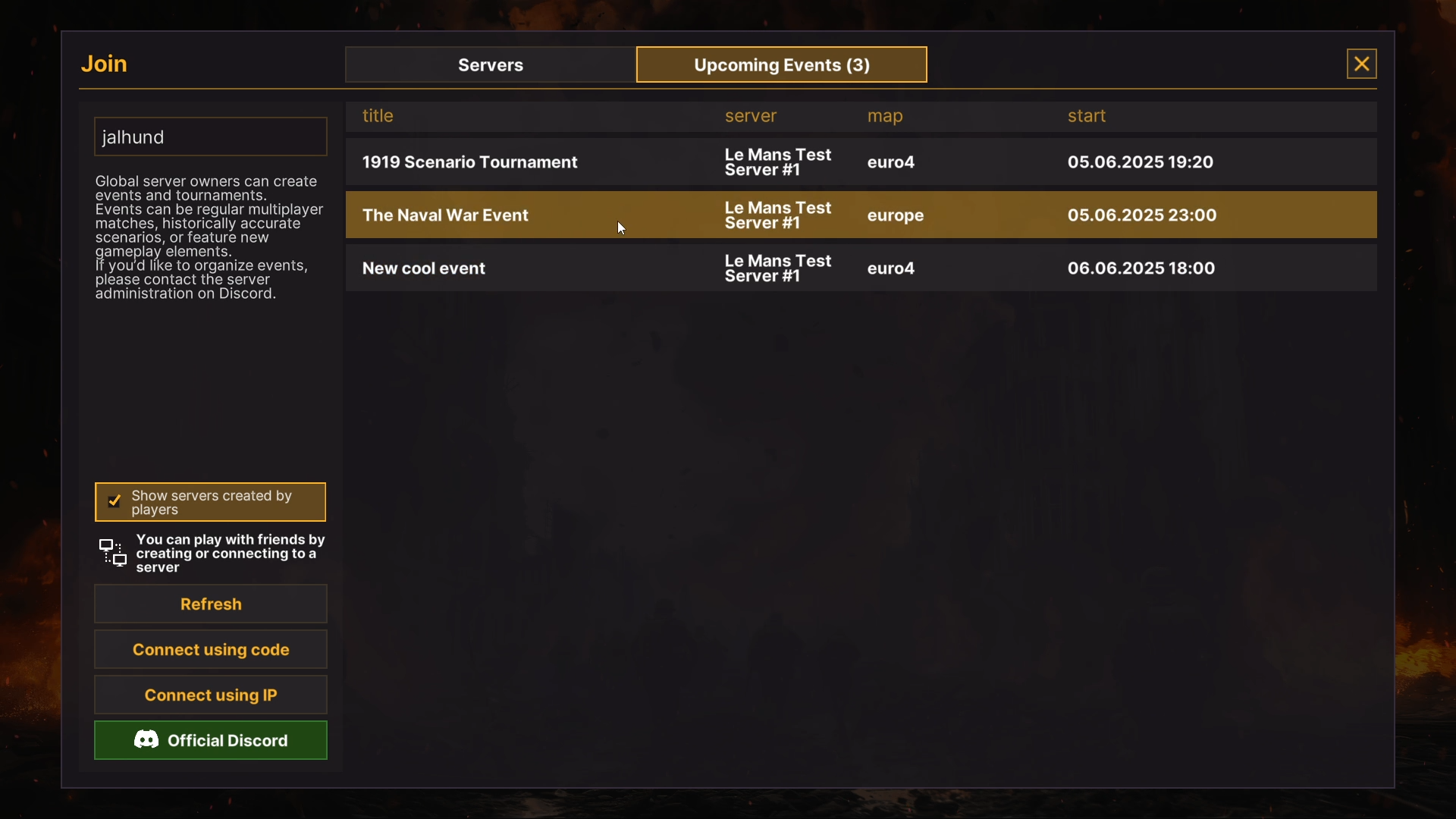Viewport: 1456px width, 819px height.
Task: Sort events by title column
Action: click(x=378, y=115)
